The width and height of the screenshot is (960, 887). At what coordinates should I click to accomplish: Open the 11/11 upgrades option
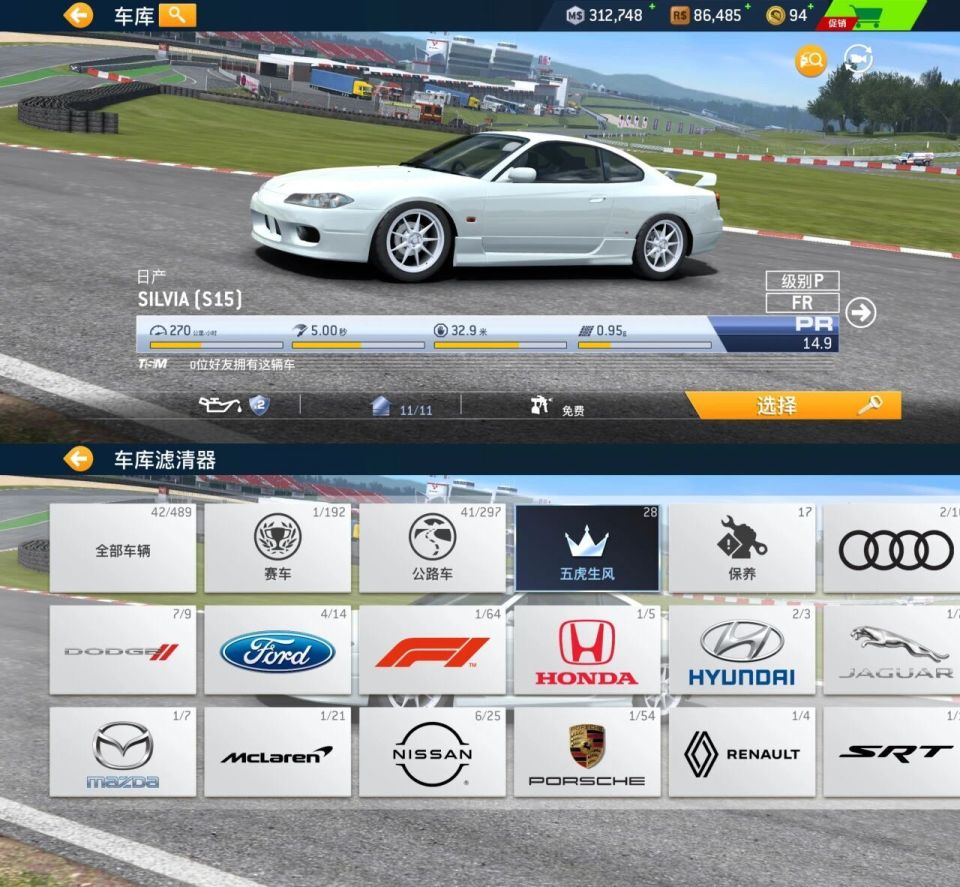coord(402,407)
